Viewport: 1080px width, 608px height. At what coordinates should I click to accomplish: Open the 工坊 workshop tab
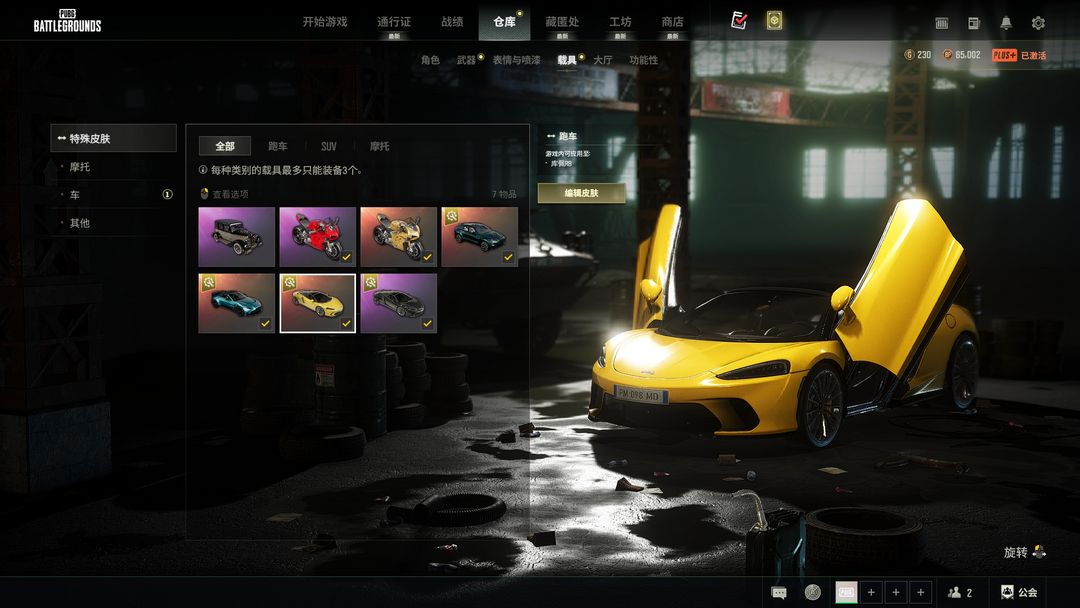click(x=620, y=22)
